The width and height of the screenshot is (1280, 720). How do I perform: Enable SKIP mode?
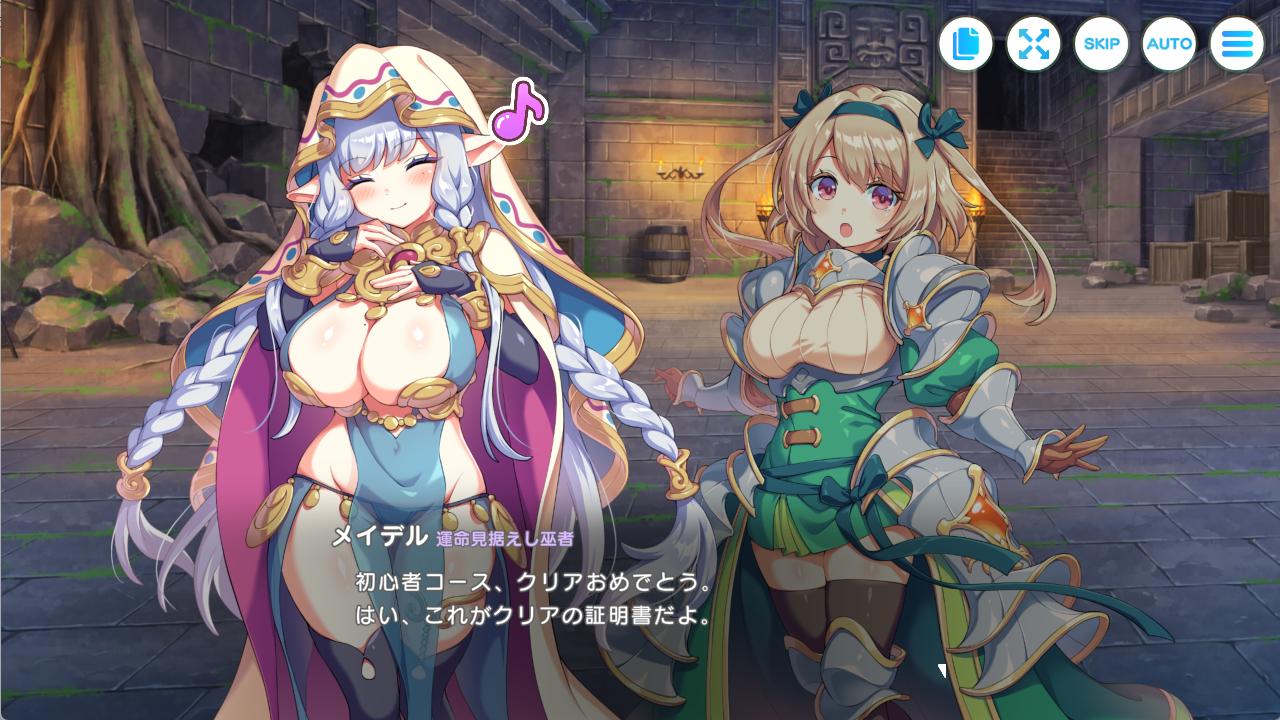coord(1102,43)
